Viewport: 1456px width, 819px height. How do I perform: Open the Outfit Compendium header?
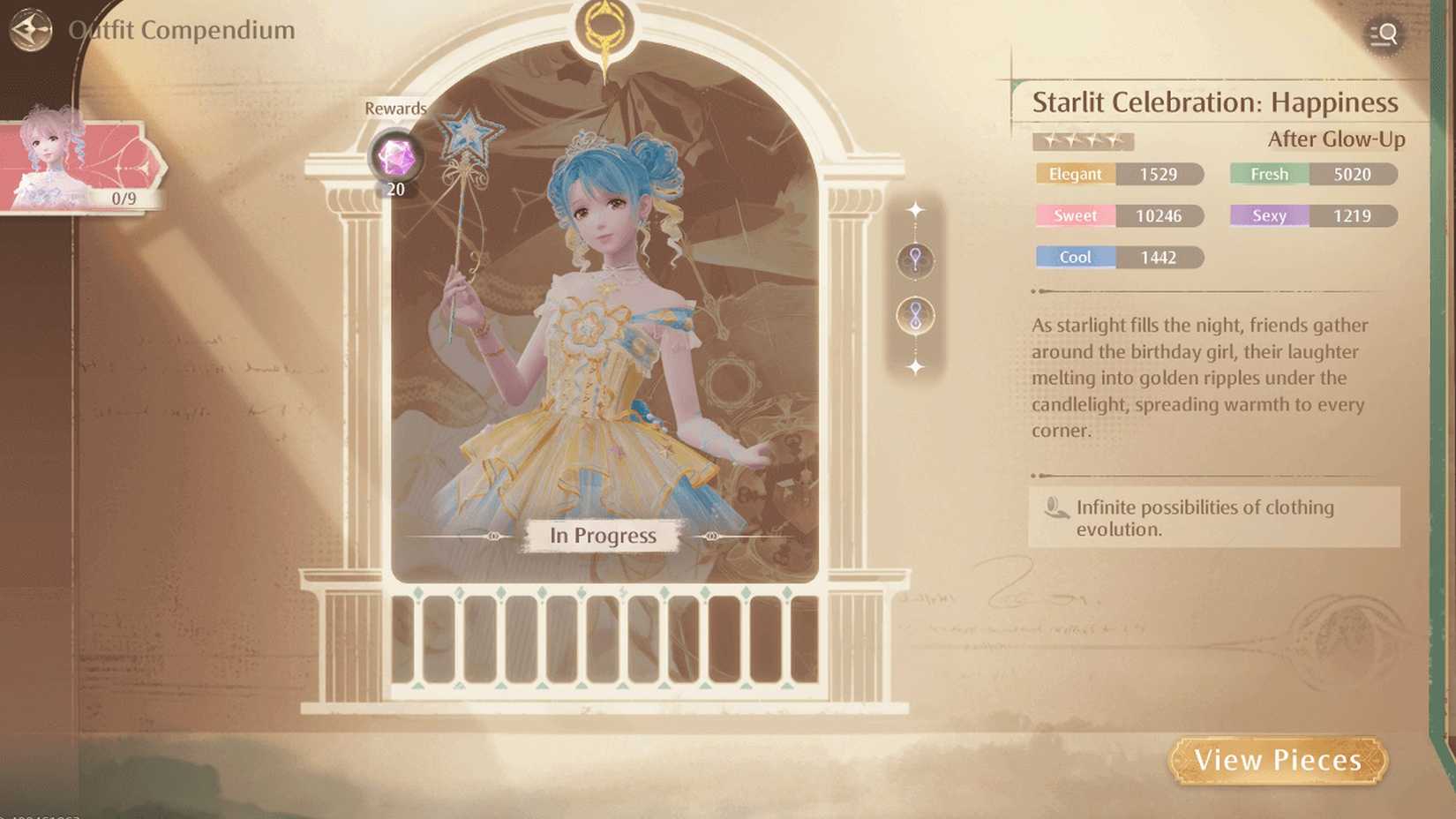[181, 29]
